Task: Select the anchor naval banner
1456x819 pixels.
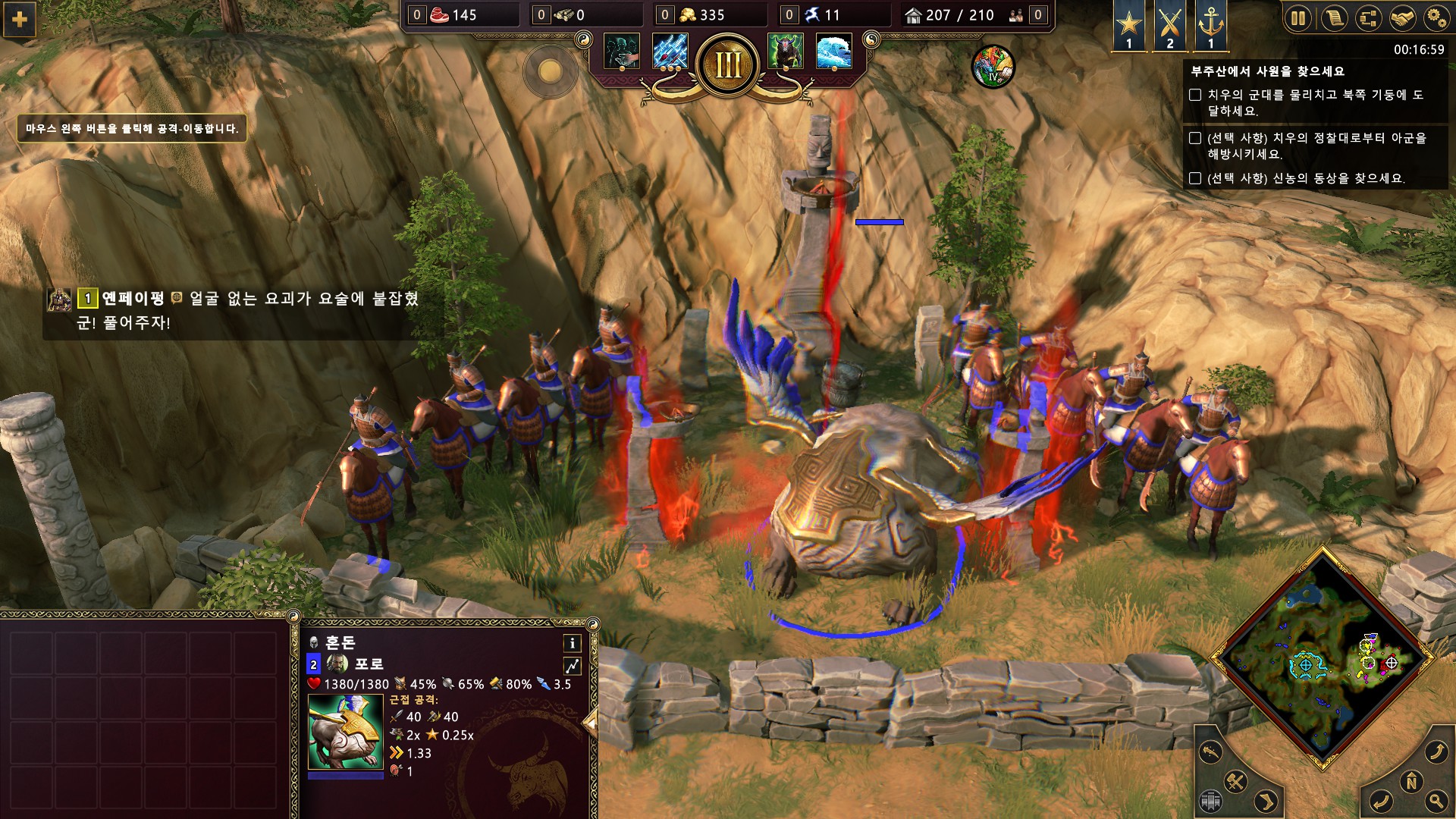Action: click(1210, 26)
